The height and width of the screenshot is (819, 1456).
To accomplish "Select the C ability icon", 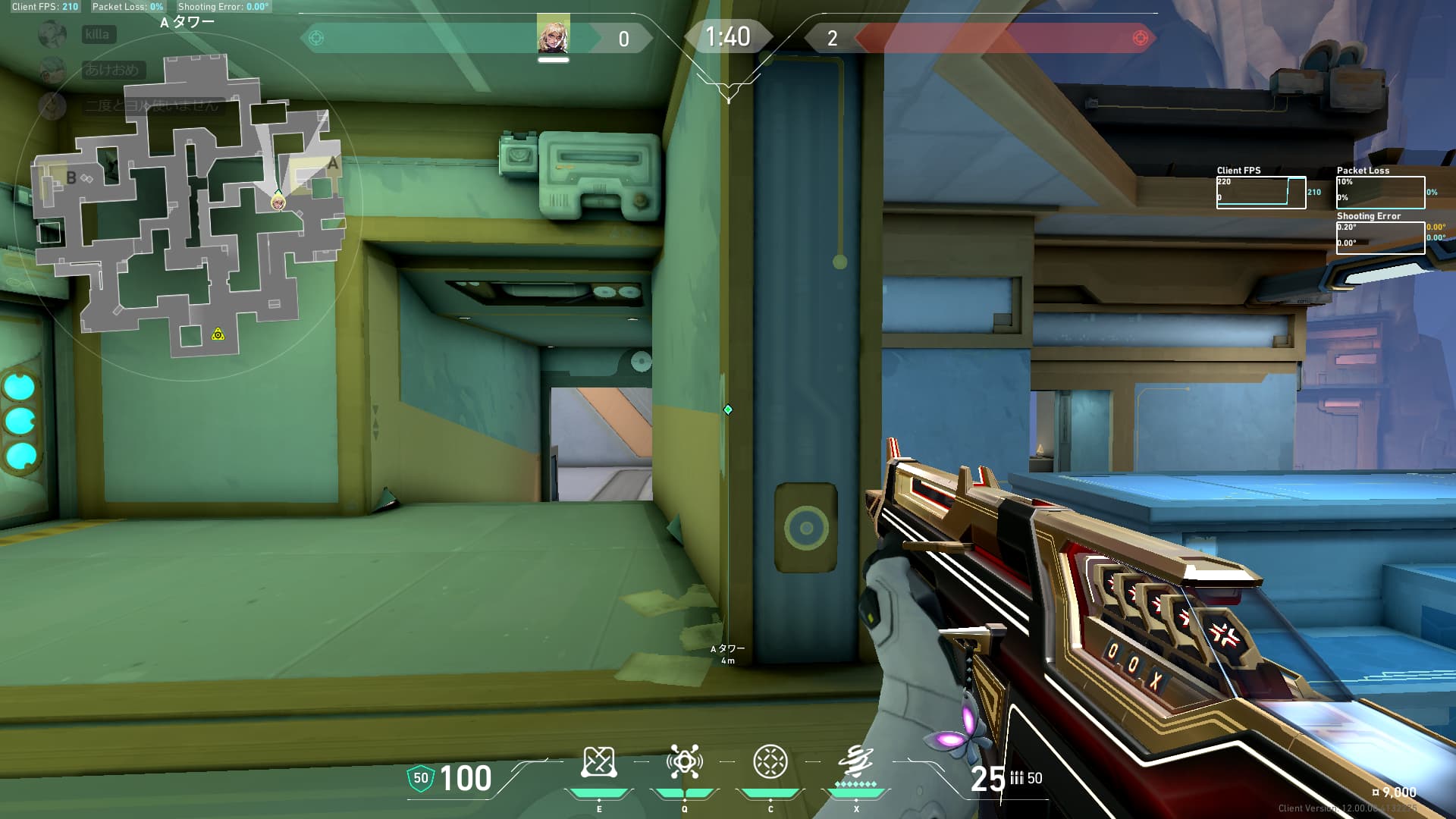I will [771, 761].
